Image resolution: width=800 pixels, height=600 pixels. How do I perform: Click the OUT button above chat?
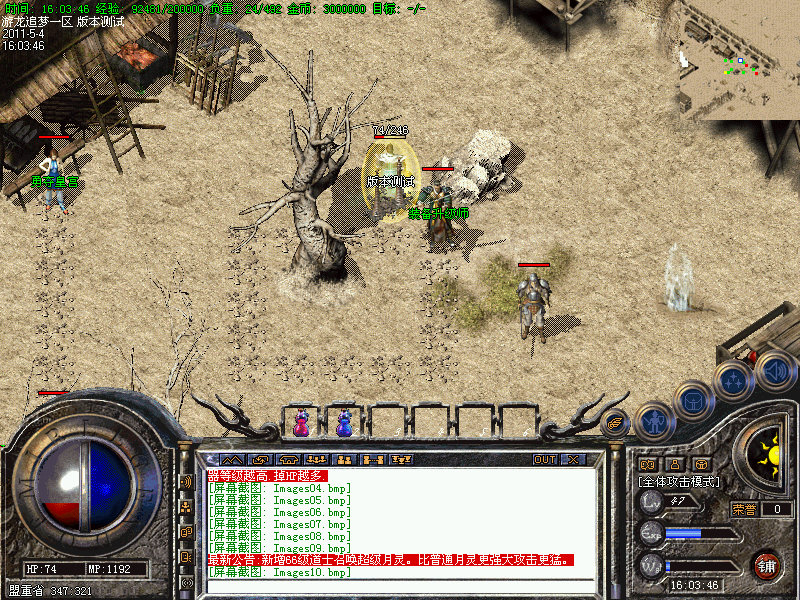click(545, 459)
